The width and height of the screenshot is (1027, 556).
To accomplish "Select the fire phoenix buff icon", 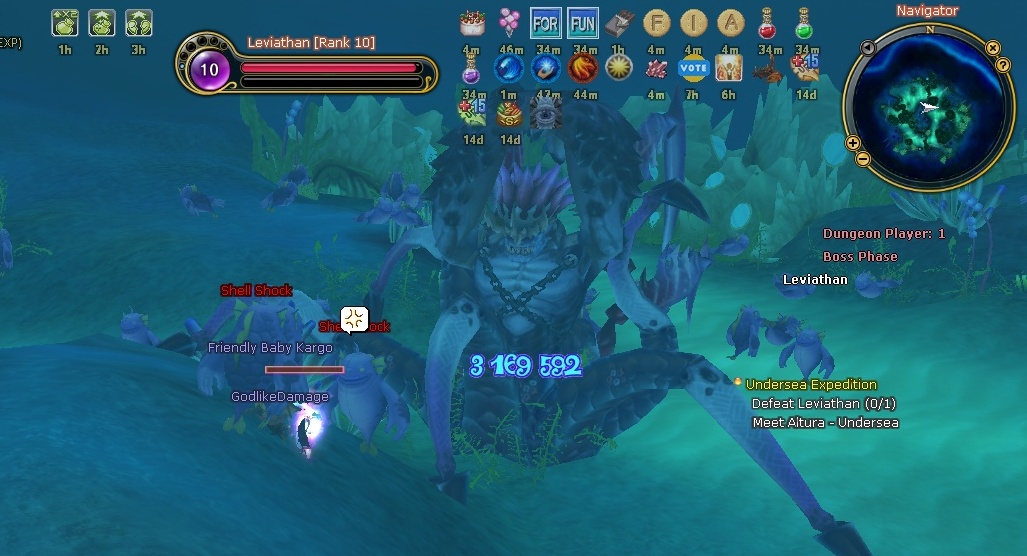I will click(x=582, y=68).
